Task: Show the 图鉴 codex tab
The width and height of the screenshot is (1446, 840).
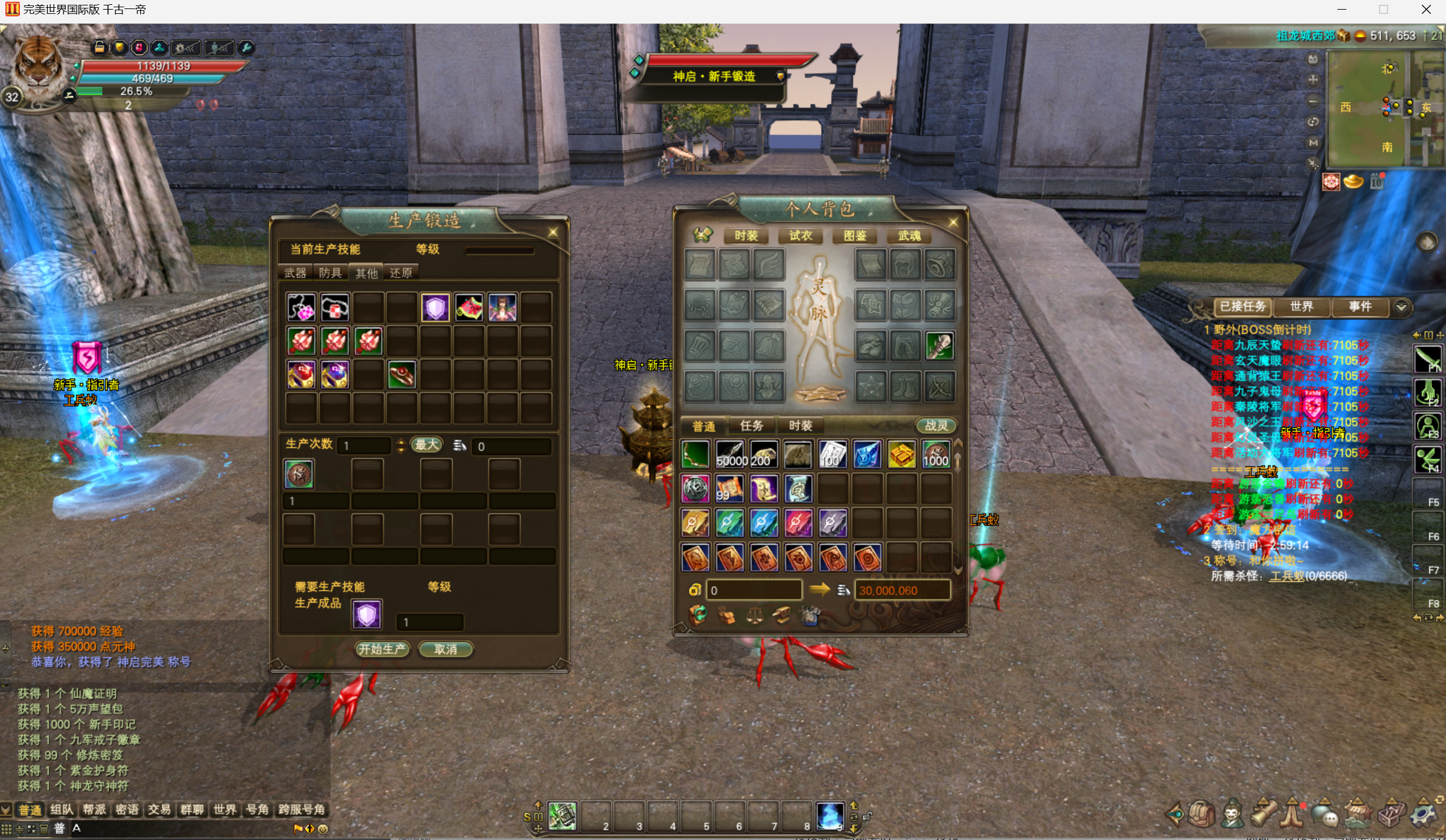Action: [855, 236]
